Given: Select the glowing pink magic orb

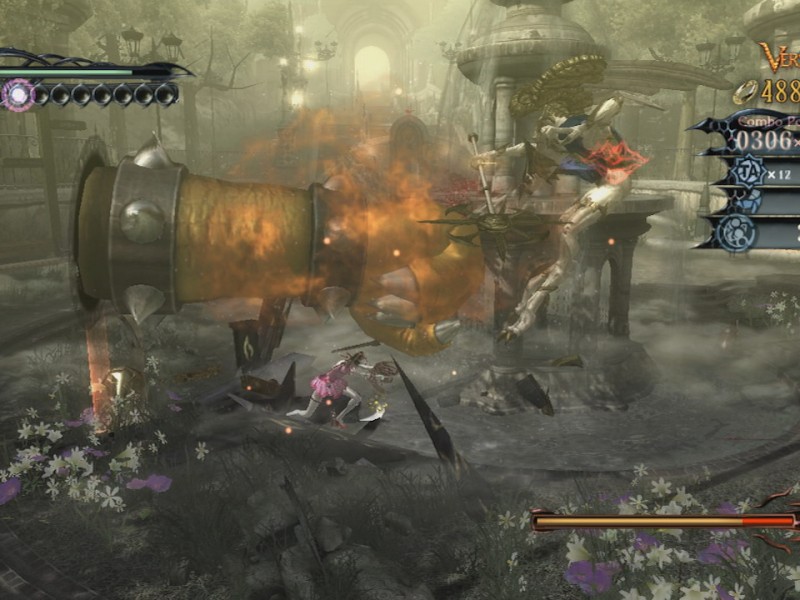Looking at the screenshot, I should 16,95.
